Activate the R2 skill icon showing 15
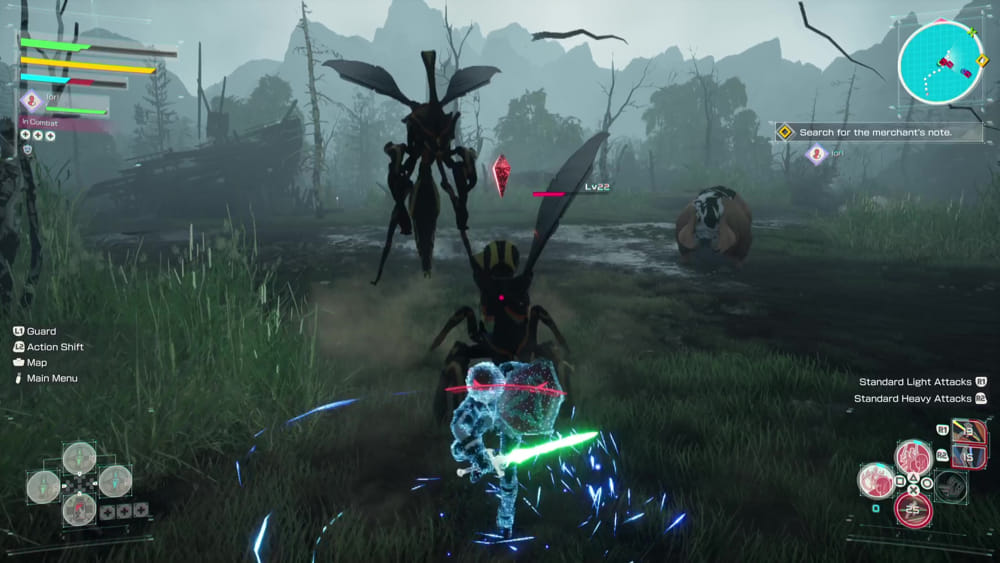The image size is (1000, 563). point(968,456)
